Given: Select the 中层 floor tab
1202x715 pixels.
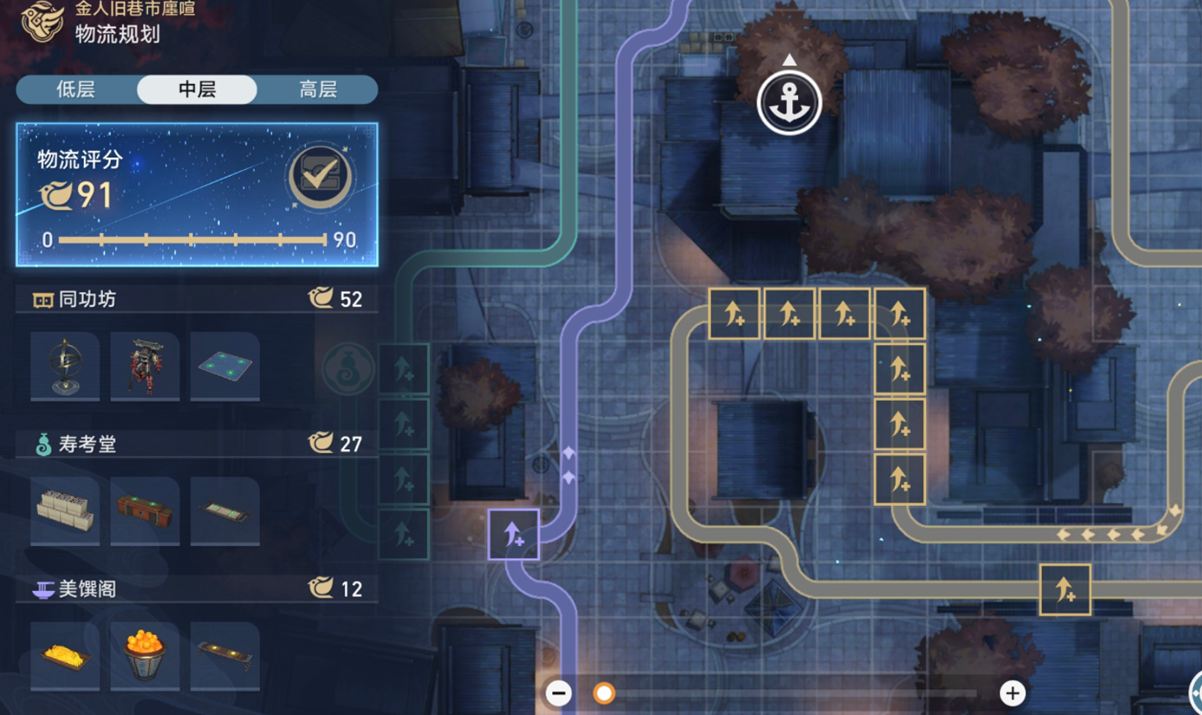Looking at the screenshot, I should coord(197,90).
